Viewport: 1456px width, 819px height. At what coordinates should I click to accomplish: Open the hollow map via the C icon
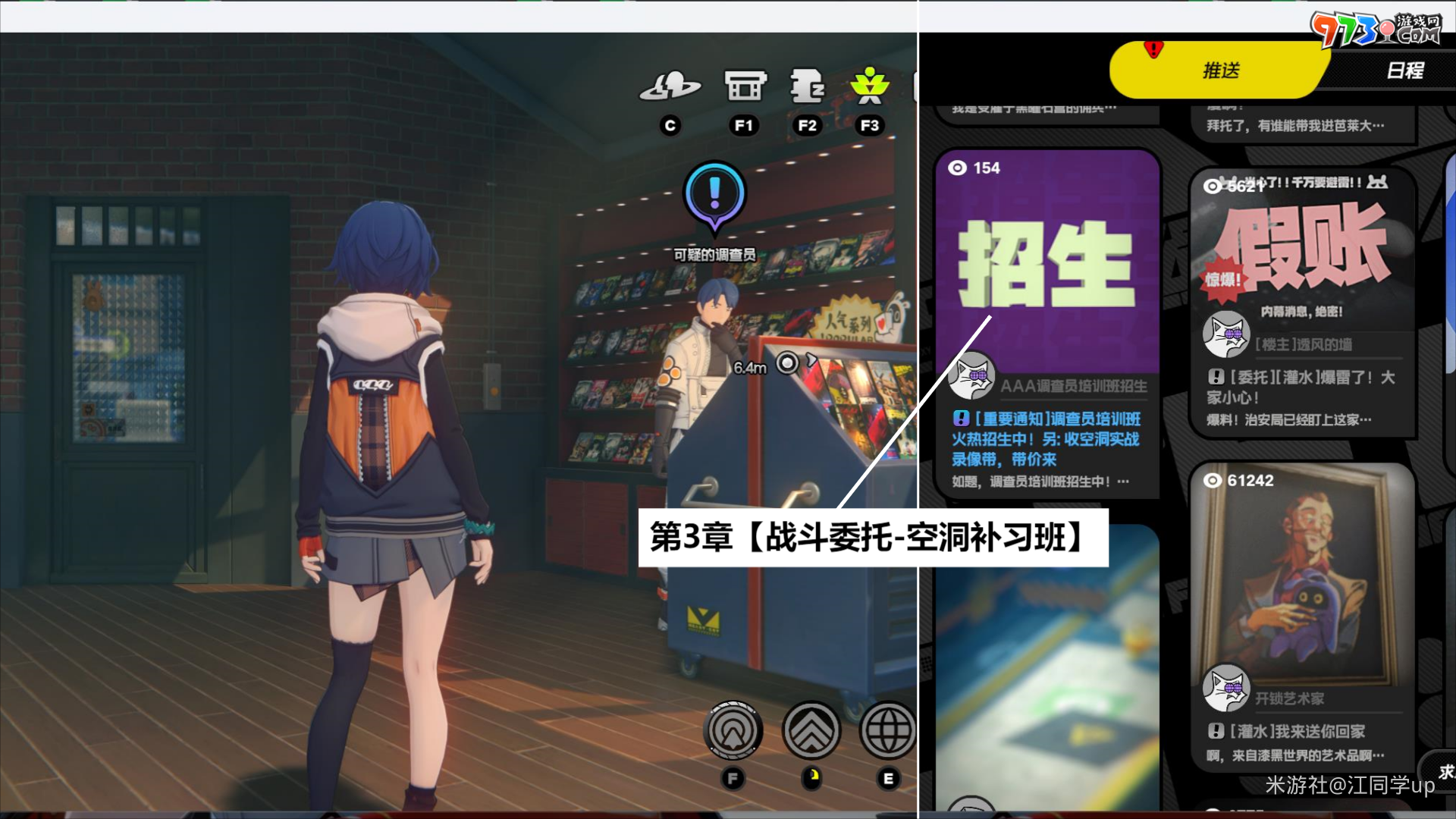(x=670, y=87)
